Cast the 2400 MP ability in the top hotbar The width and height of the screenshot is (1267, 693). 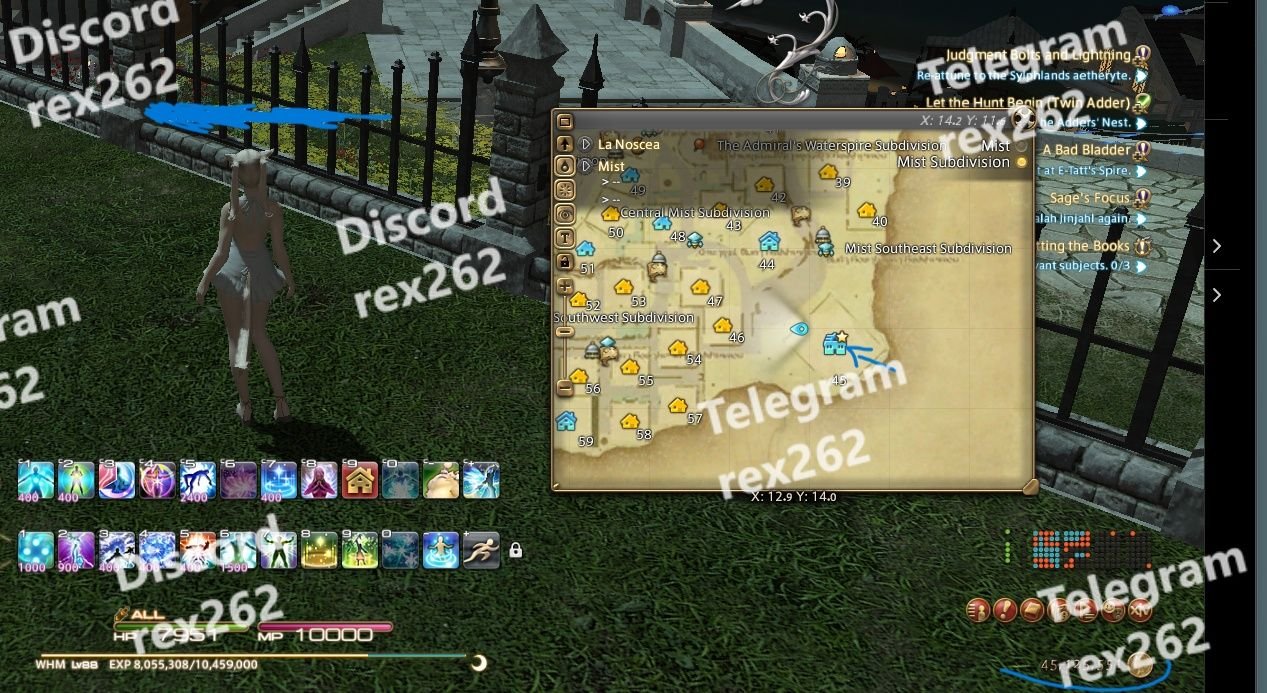[198, 480]
